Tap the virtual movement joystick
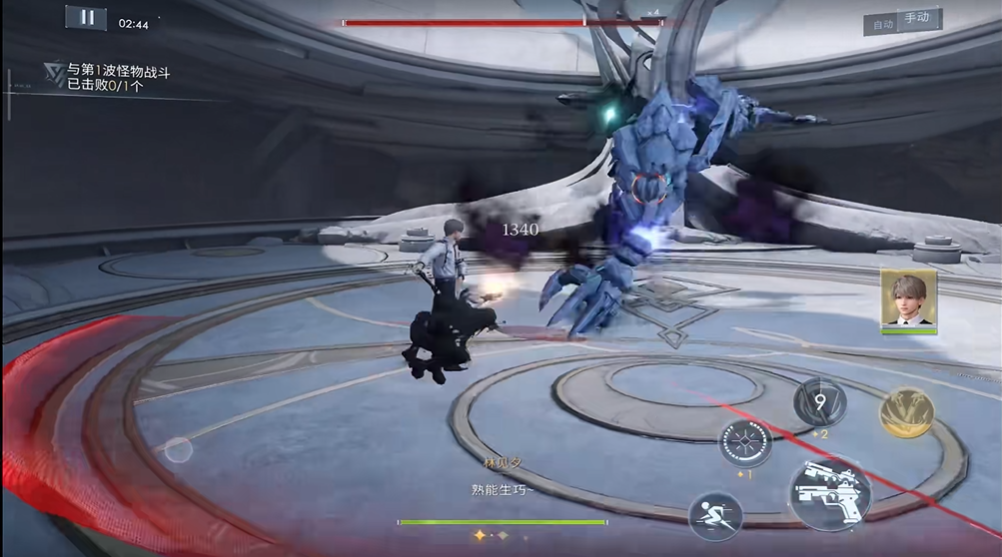 point(178,450)
